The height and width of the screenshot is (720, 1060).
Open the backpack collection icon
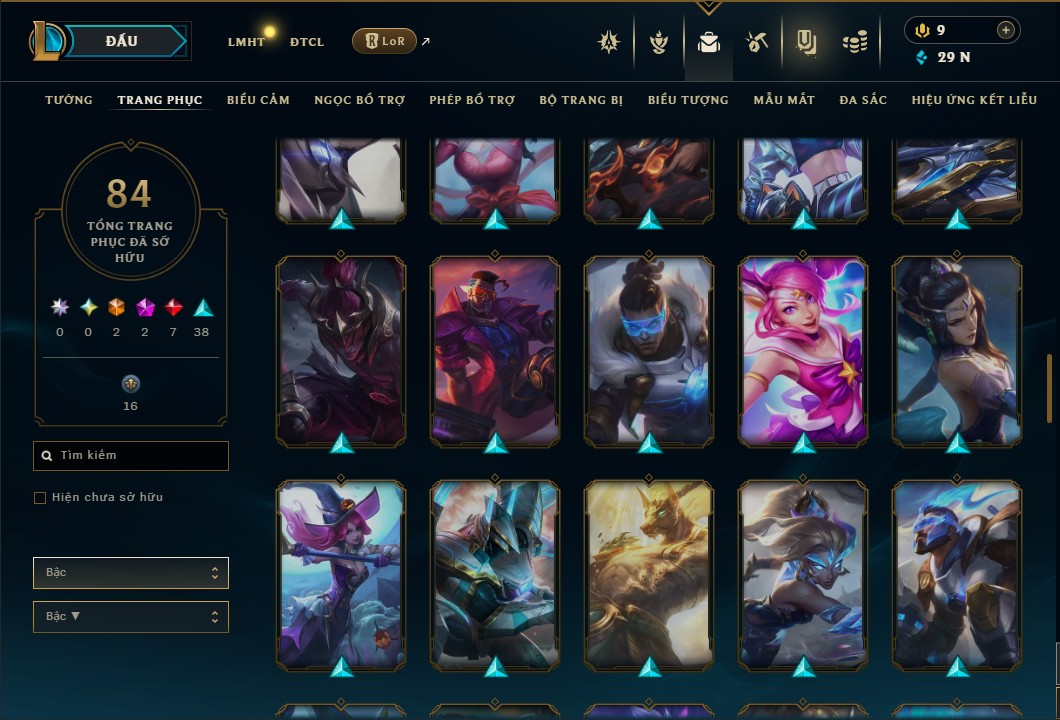point(709,42)
